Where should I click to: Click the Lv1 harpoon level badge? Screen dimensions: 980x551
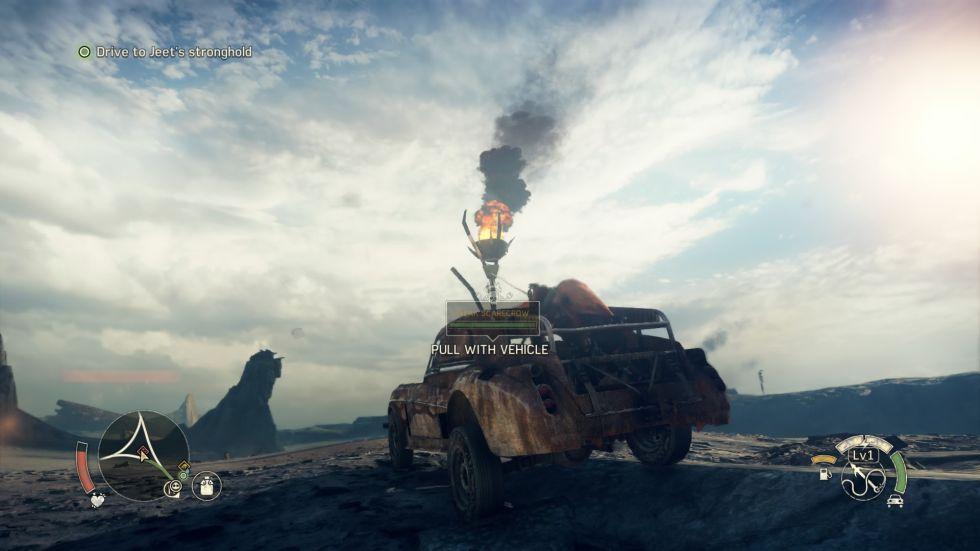coord(863,455)
